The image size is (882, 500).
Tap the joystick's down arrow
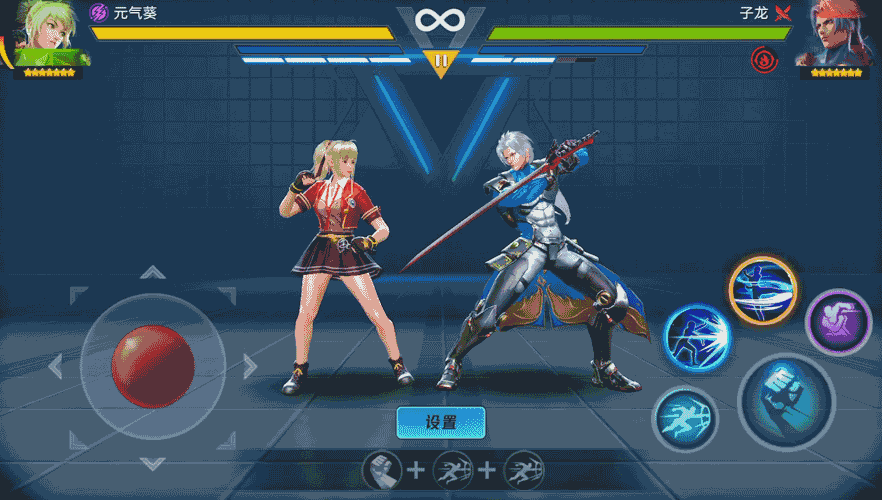[152, 462]
